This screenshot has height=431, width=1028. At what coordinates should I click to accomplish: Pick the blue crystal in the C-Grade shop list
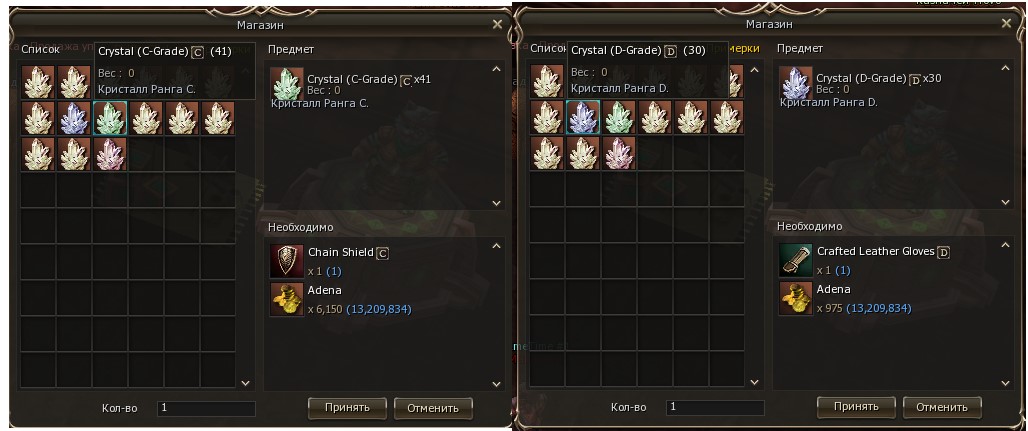74,118
